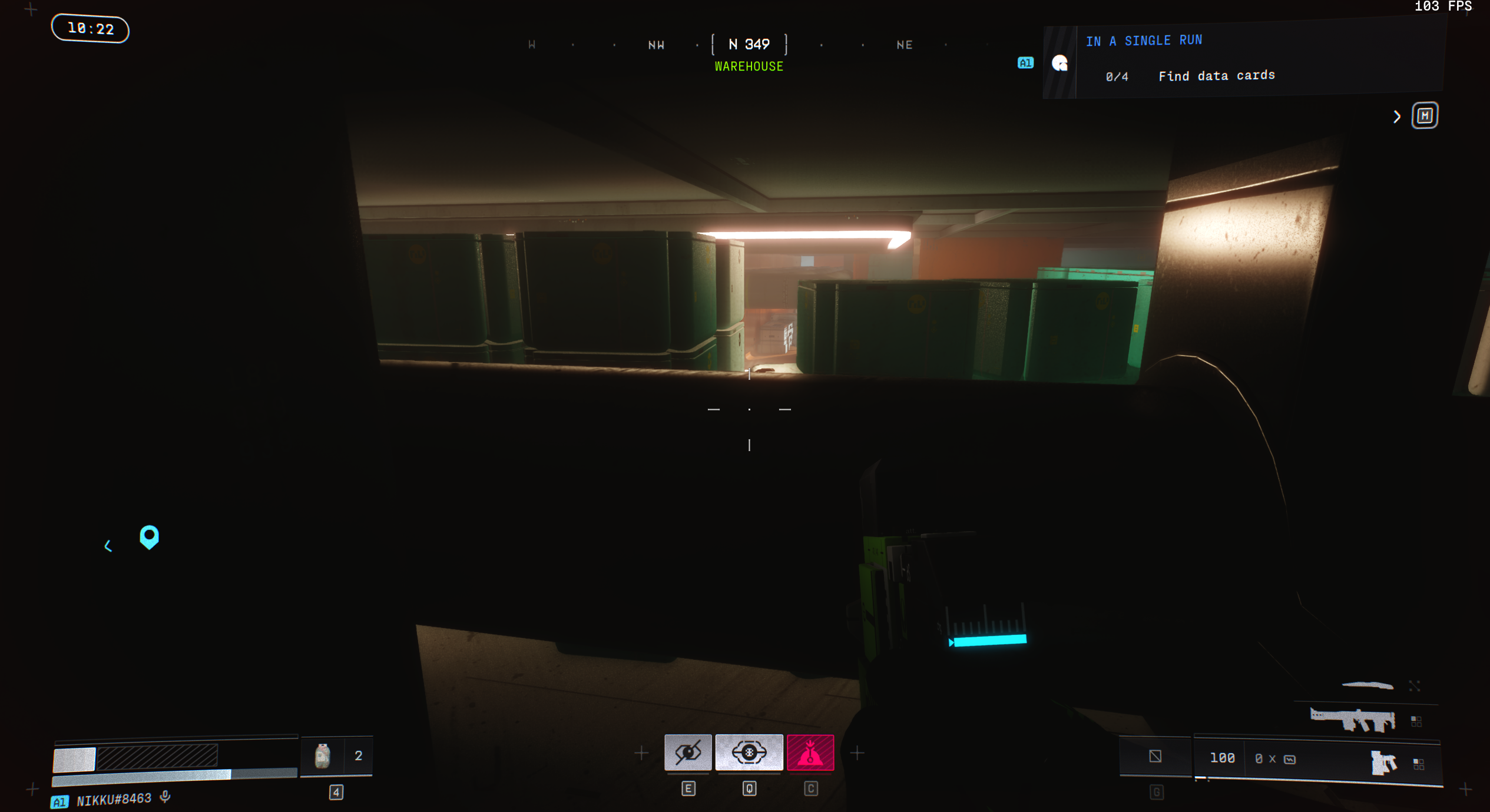Image resolution: width=1490 pixels, height=812 pixels.
Task: Select the consumable canister slot
Action: click(323, 756)
